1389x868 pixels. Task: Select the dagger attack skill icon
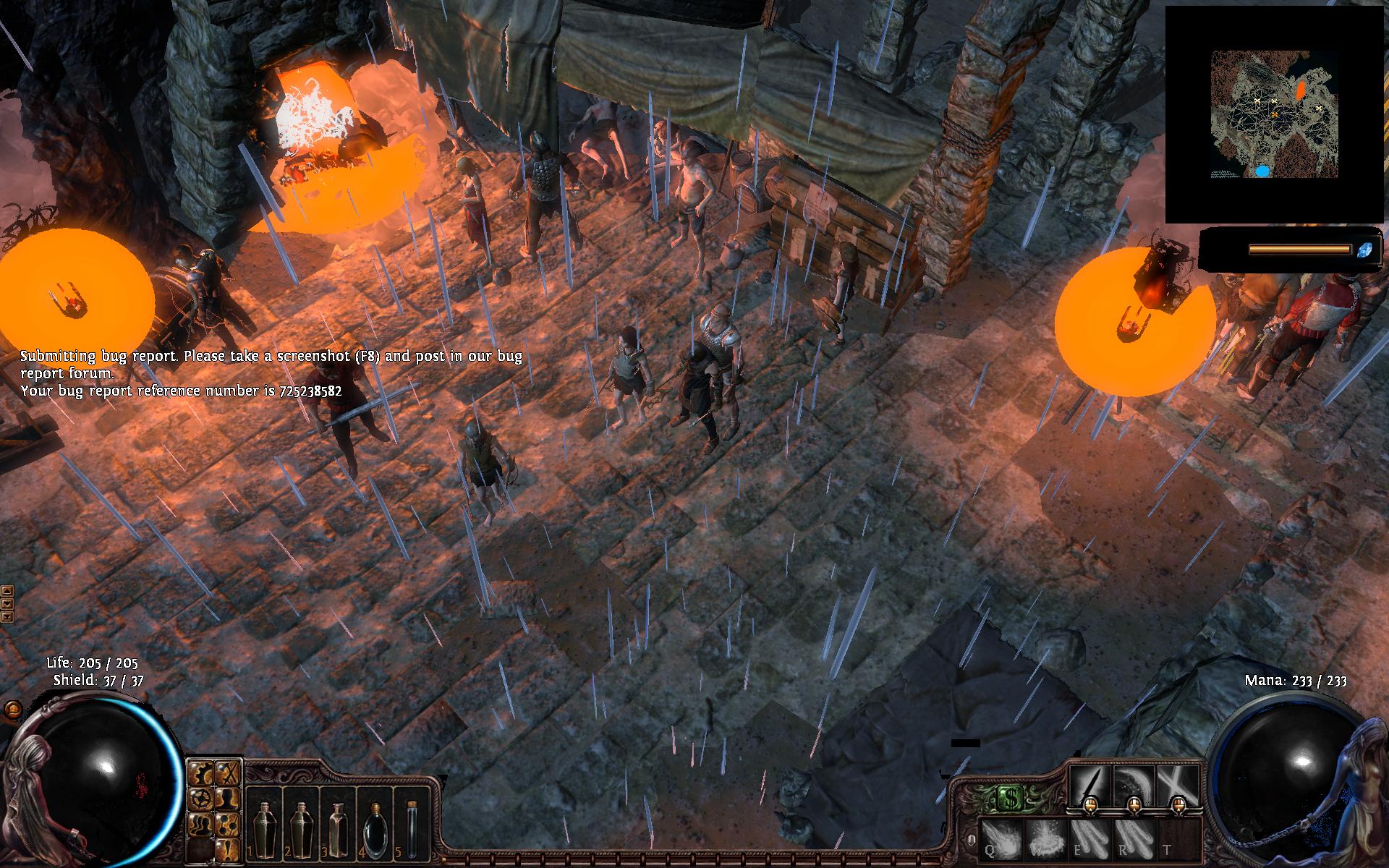pos(1090,784)
